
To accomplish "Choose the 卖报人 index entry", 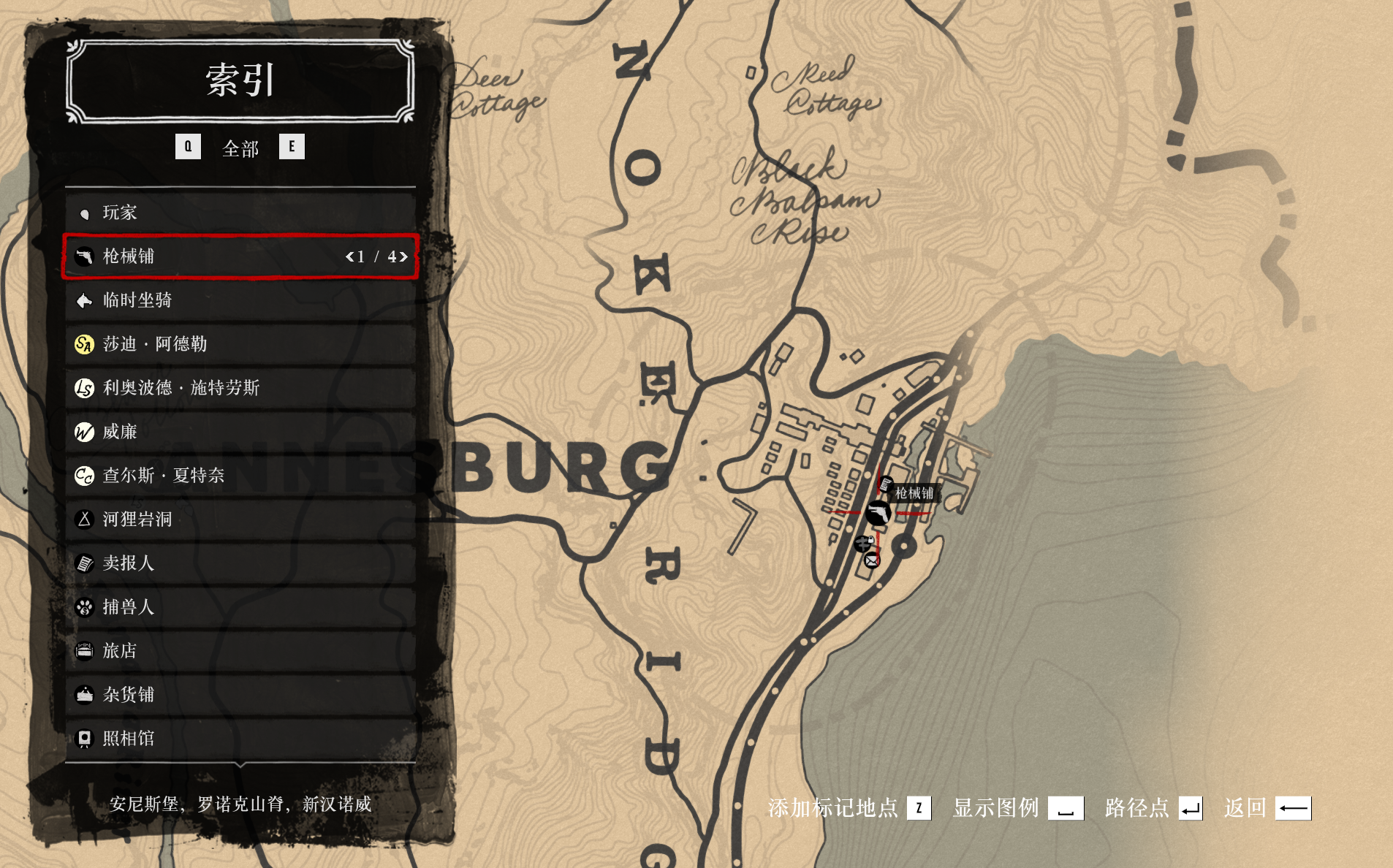I will pos(240,563).
